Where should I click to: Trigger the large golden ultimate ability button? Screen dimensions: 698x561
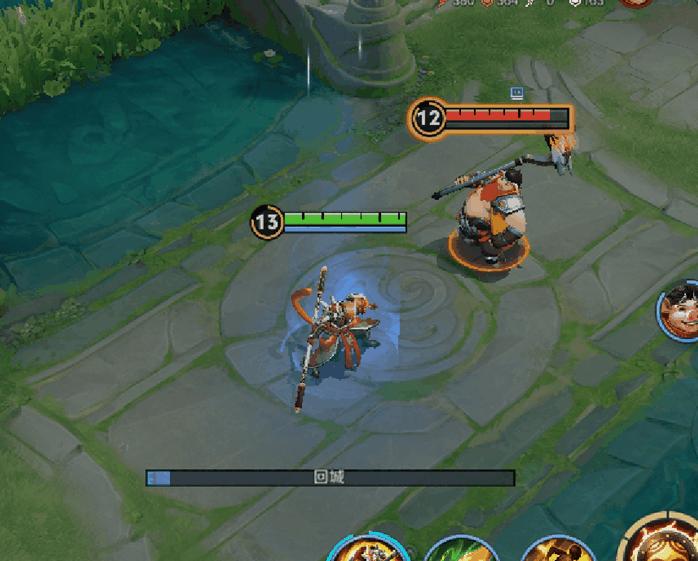[660, 541]
